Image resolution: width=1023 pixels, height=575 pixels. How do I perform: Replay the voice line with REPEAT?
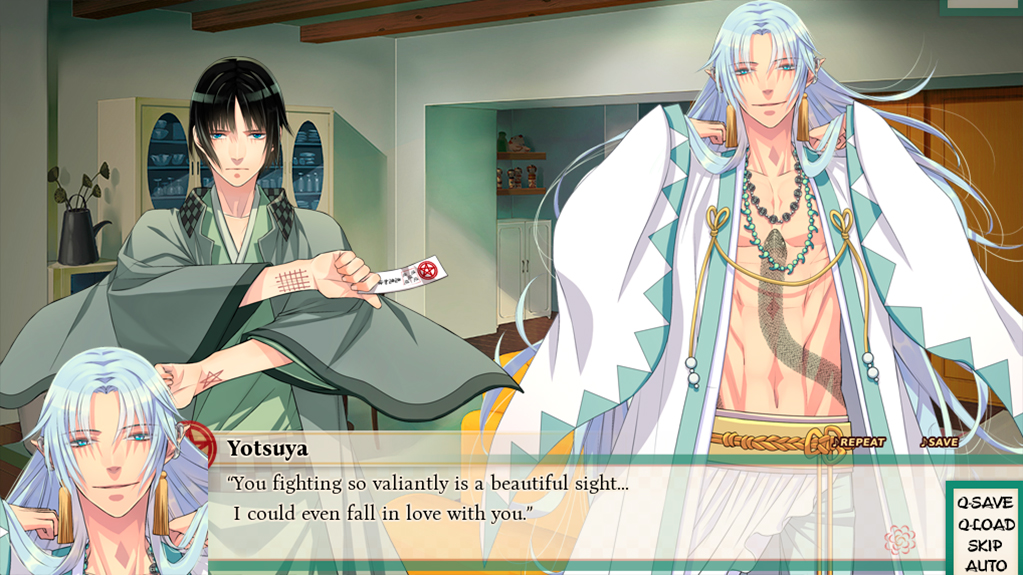[859, 442]
